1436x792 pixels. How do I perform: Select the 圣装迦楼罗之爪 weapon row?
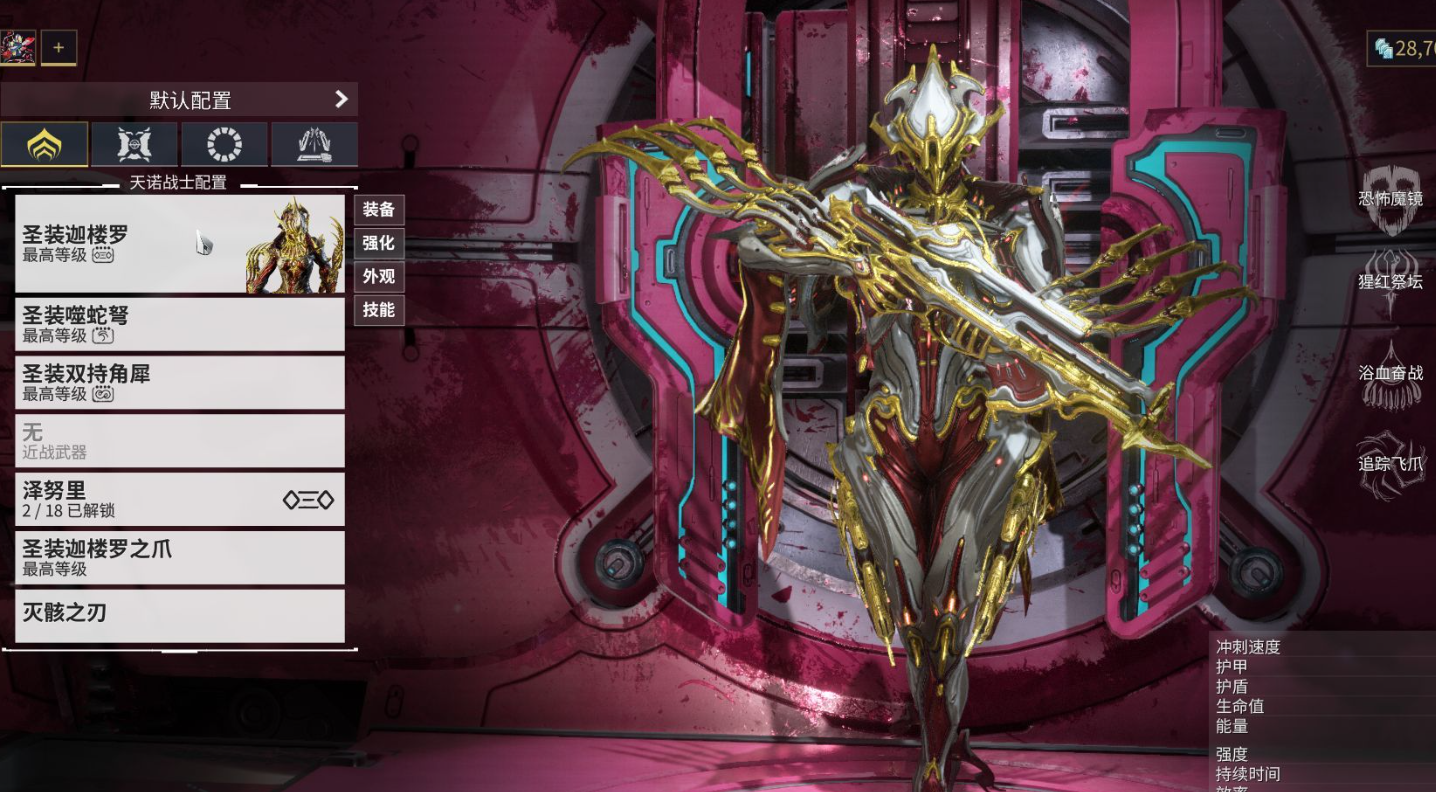[179, 558]
